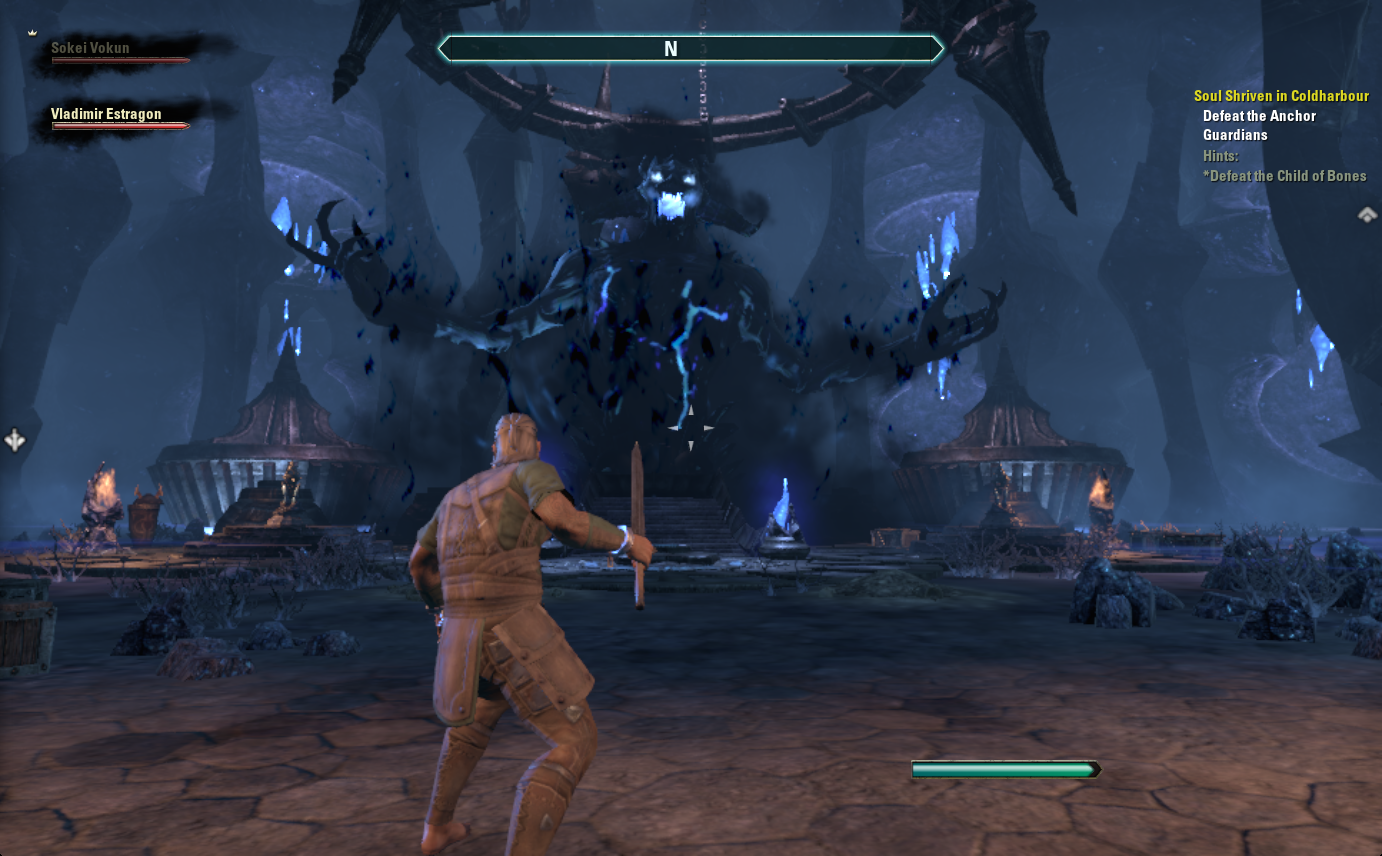Click the chevron icon below the quest tracker
Screen dimensions: 1382x856
point(1367,214)
